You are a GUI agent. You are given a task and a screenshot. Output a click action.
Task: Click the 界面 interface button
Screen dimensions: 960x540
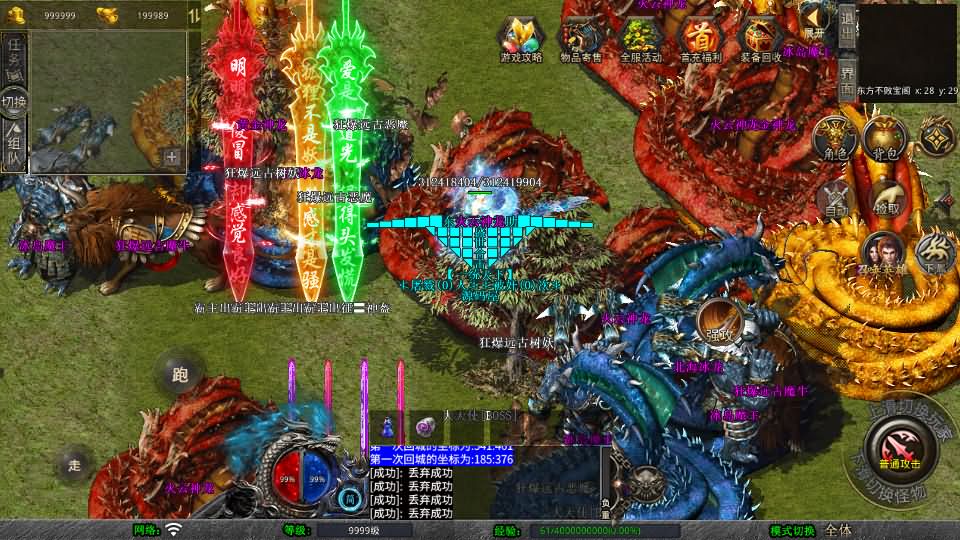[x=846, y=78]
